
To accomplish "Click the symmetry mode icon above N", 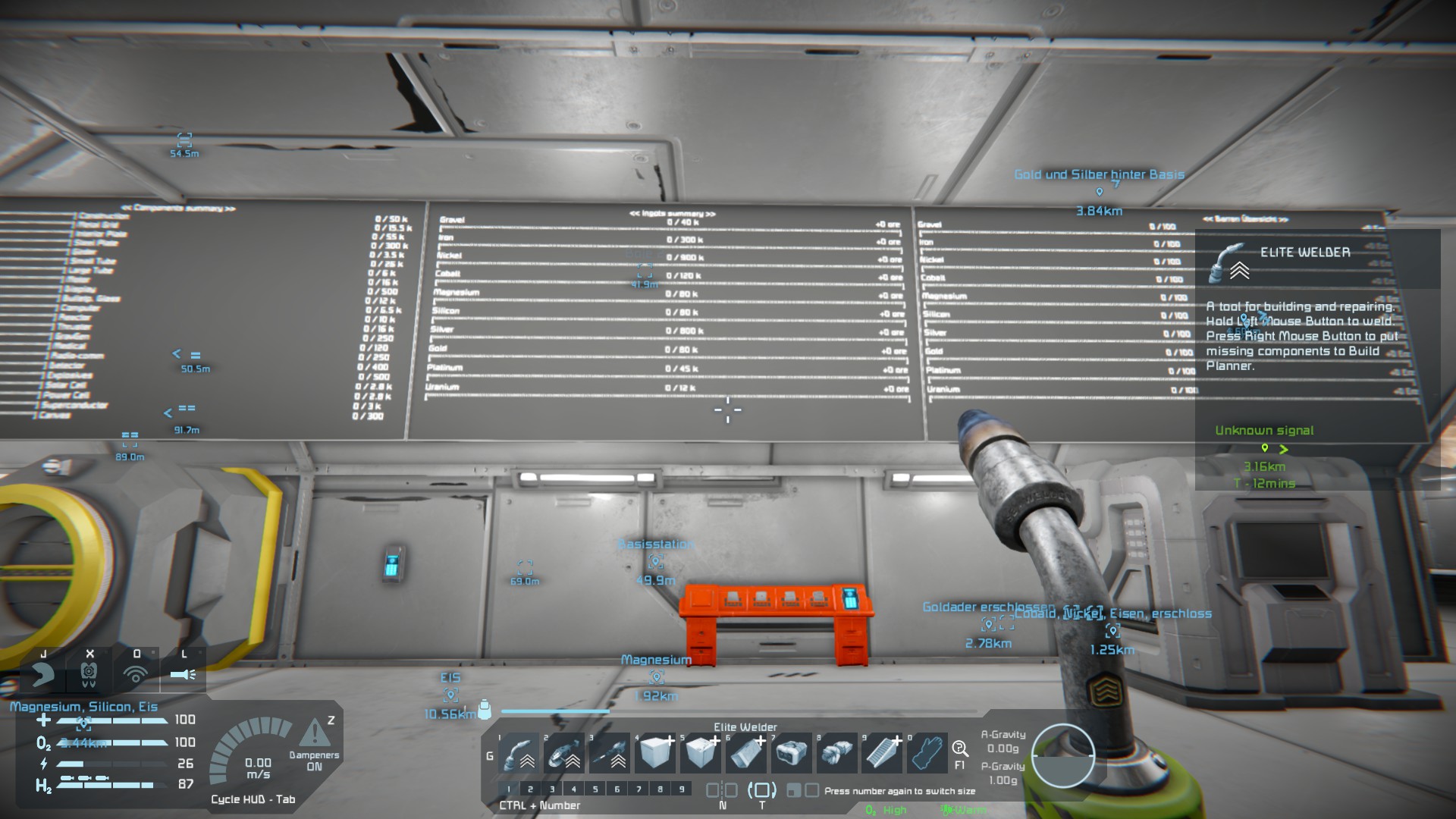I will pyautogui.click(x=722, y=790).
